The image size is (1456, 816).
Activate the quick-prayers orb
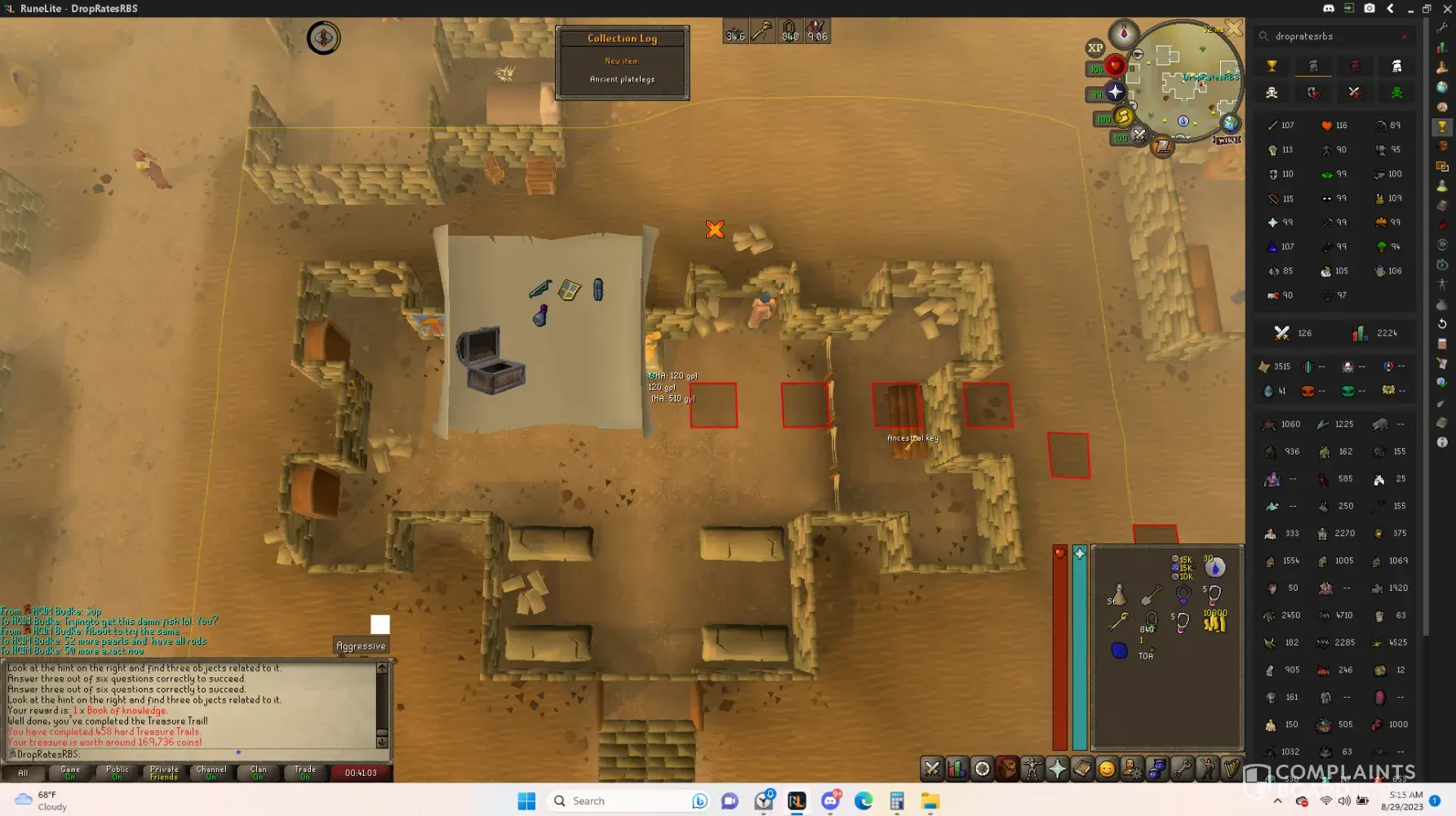1115,92
